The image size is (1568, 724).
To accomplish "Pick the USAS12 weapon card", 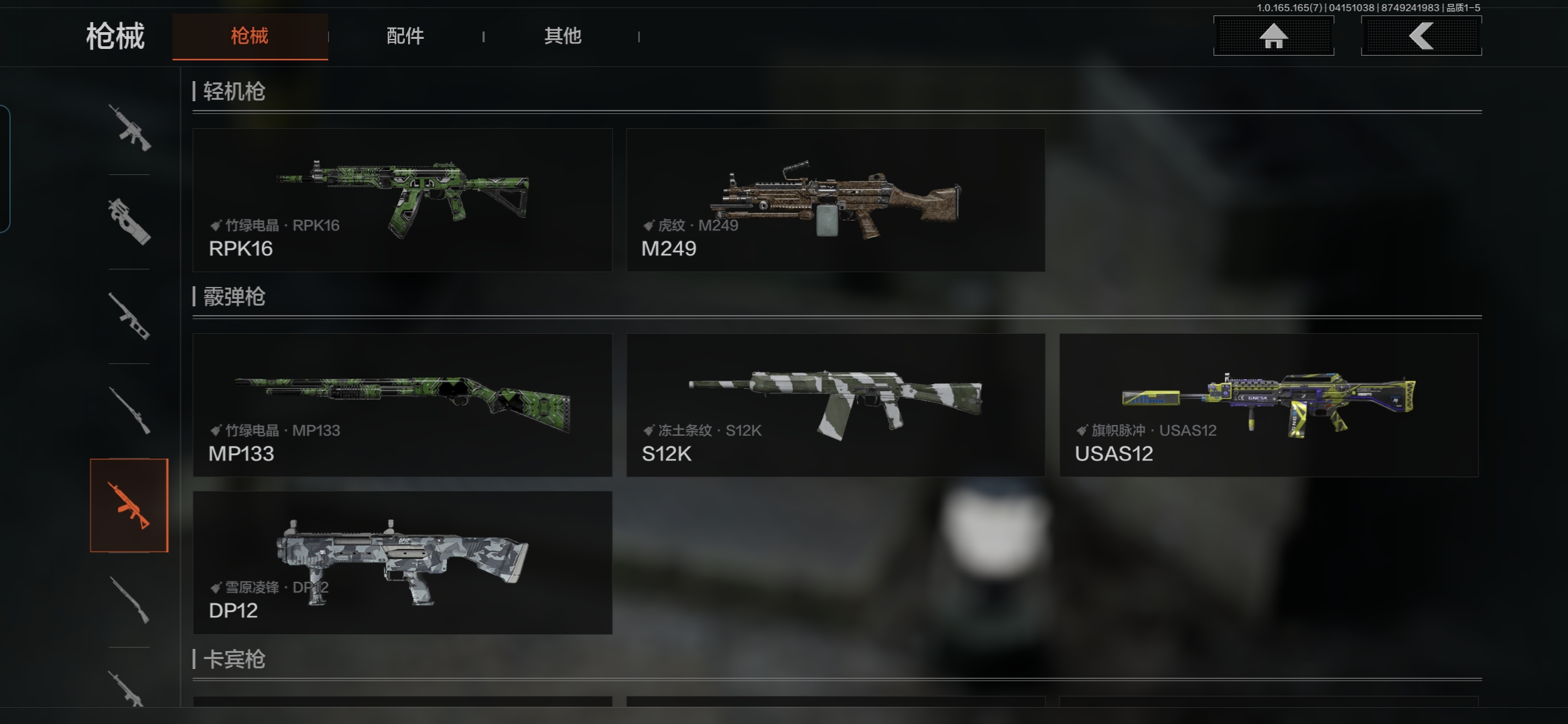I will (1268, 405).
